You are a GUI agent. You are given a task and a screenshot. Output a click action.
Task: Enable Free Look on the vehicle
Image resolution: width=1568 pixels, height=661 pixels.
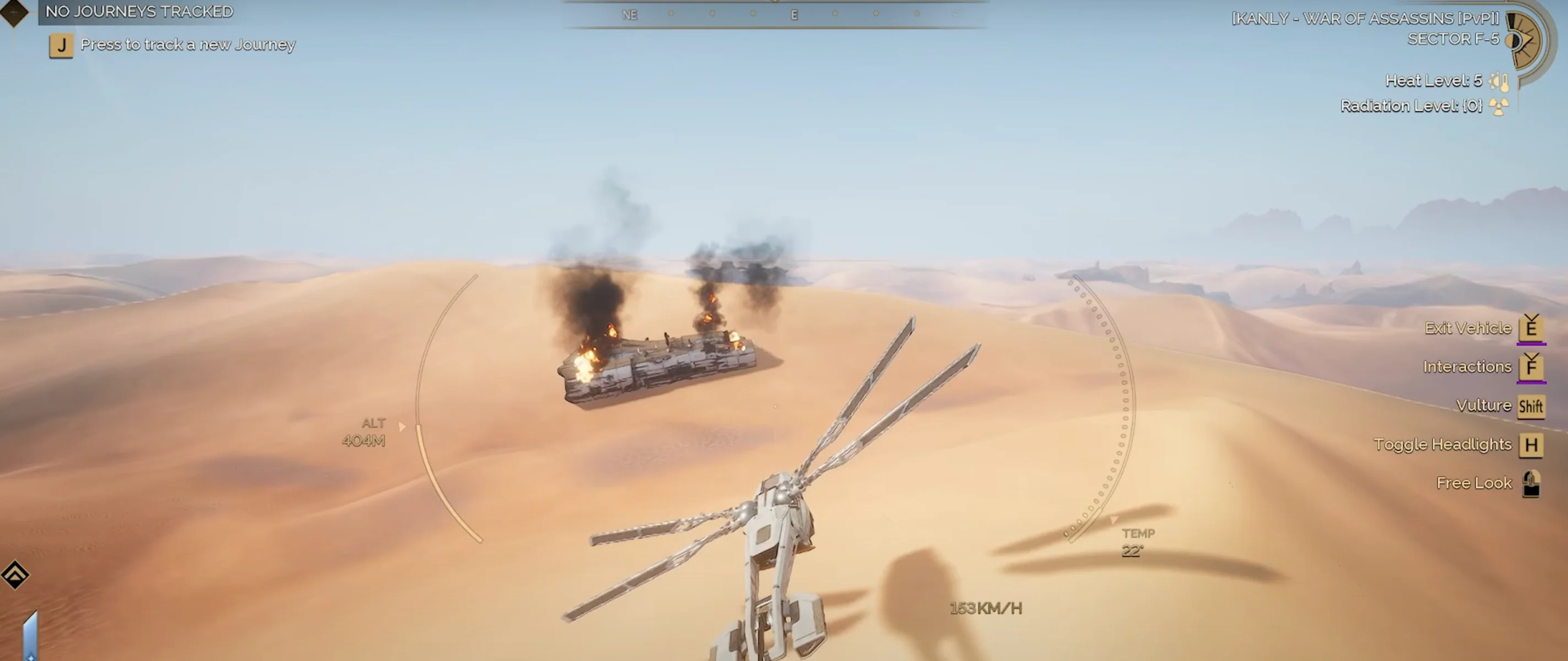tap(1531, 483)
